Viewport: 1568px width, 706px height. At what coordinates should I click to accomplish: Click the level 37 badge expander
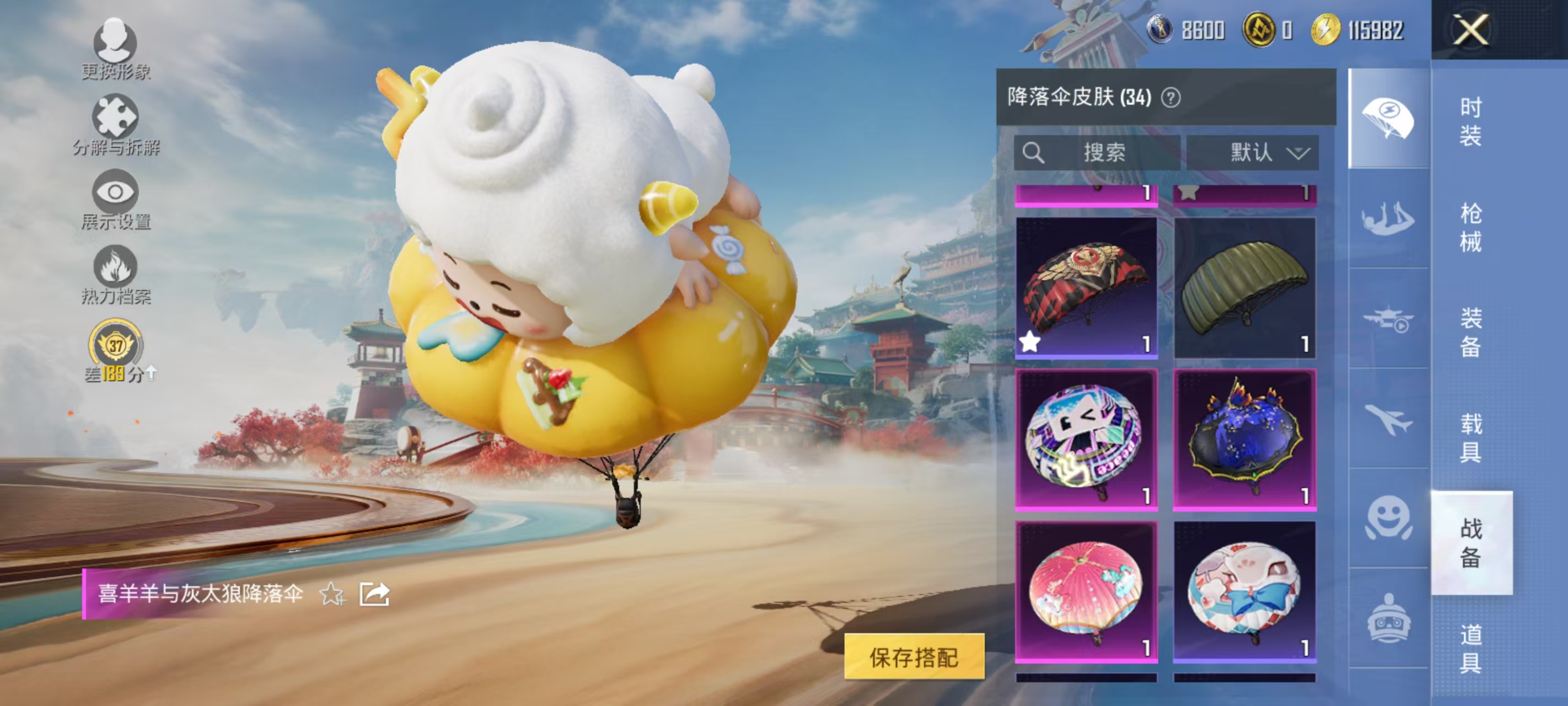click(x=116, y=346)
